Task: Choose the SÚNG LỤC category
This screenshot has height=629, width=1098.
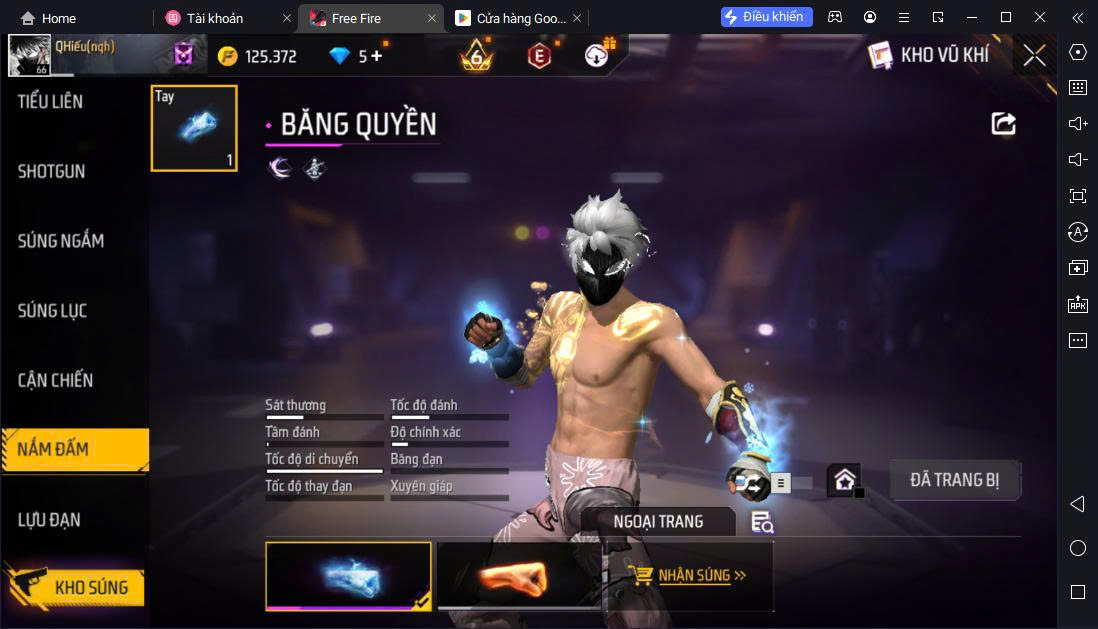Action: coord(53,311)
